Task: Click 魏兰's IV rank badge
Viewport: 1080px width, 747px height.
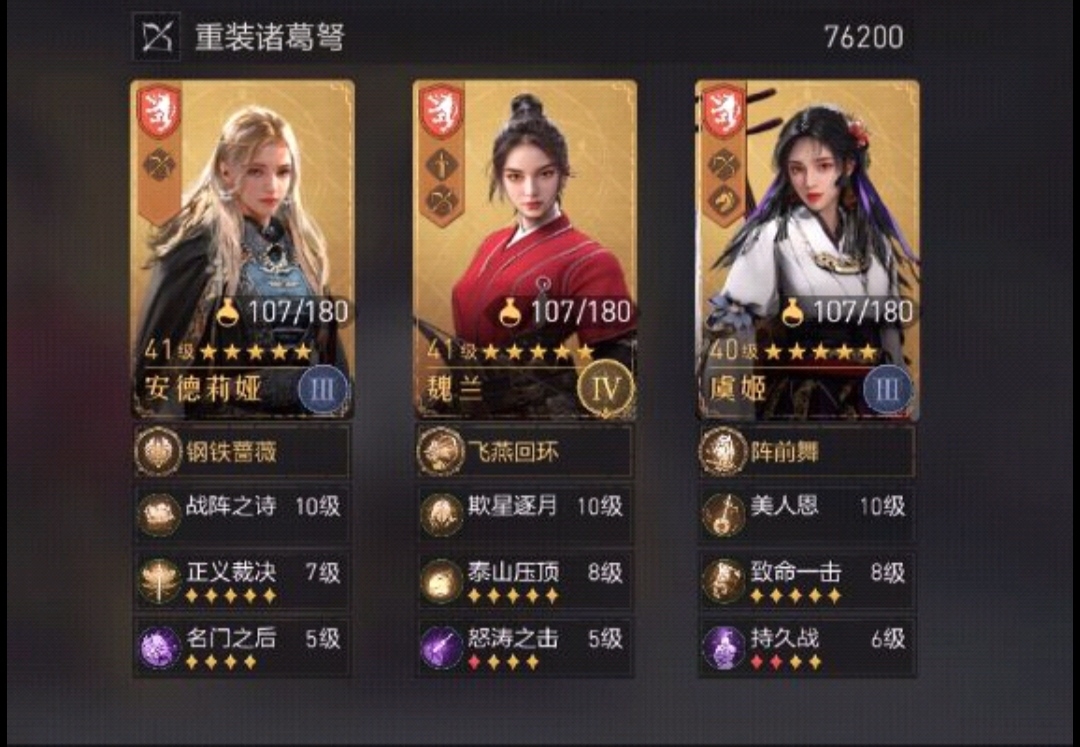Action: coord(606,388)
